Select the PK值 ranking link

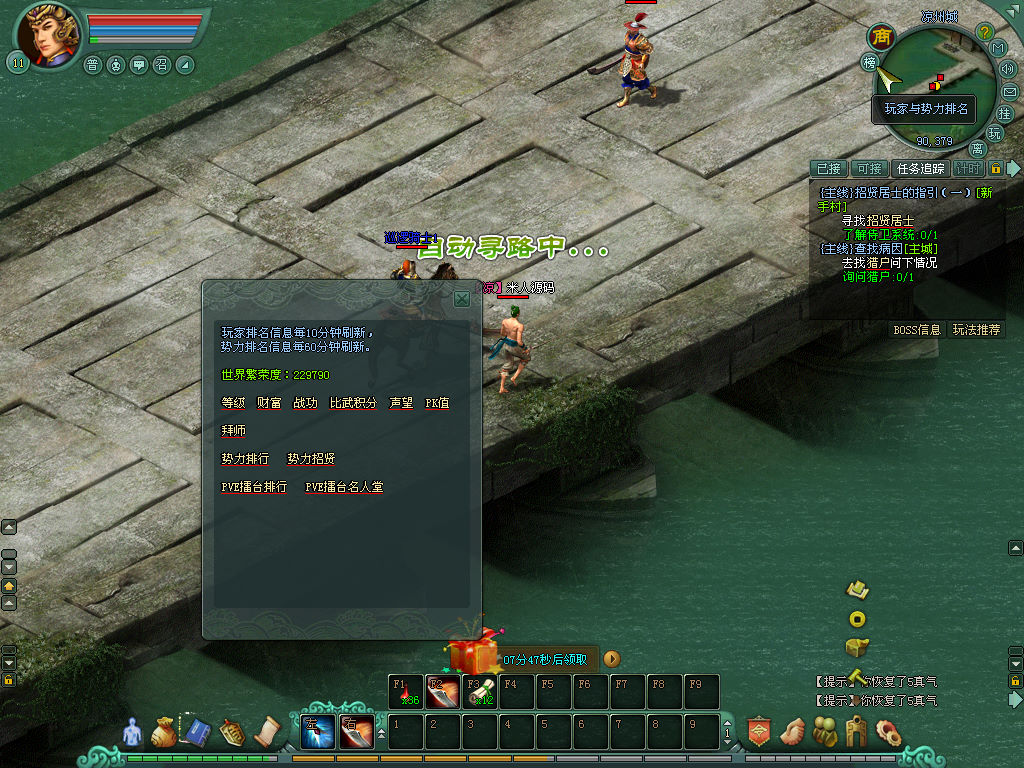(437, 402)
